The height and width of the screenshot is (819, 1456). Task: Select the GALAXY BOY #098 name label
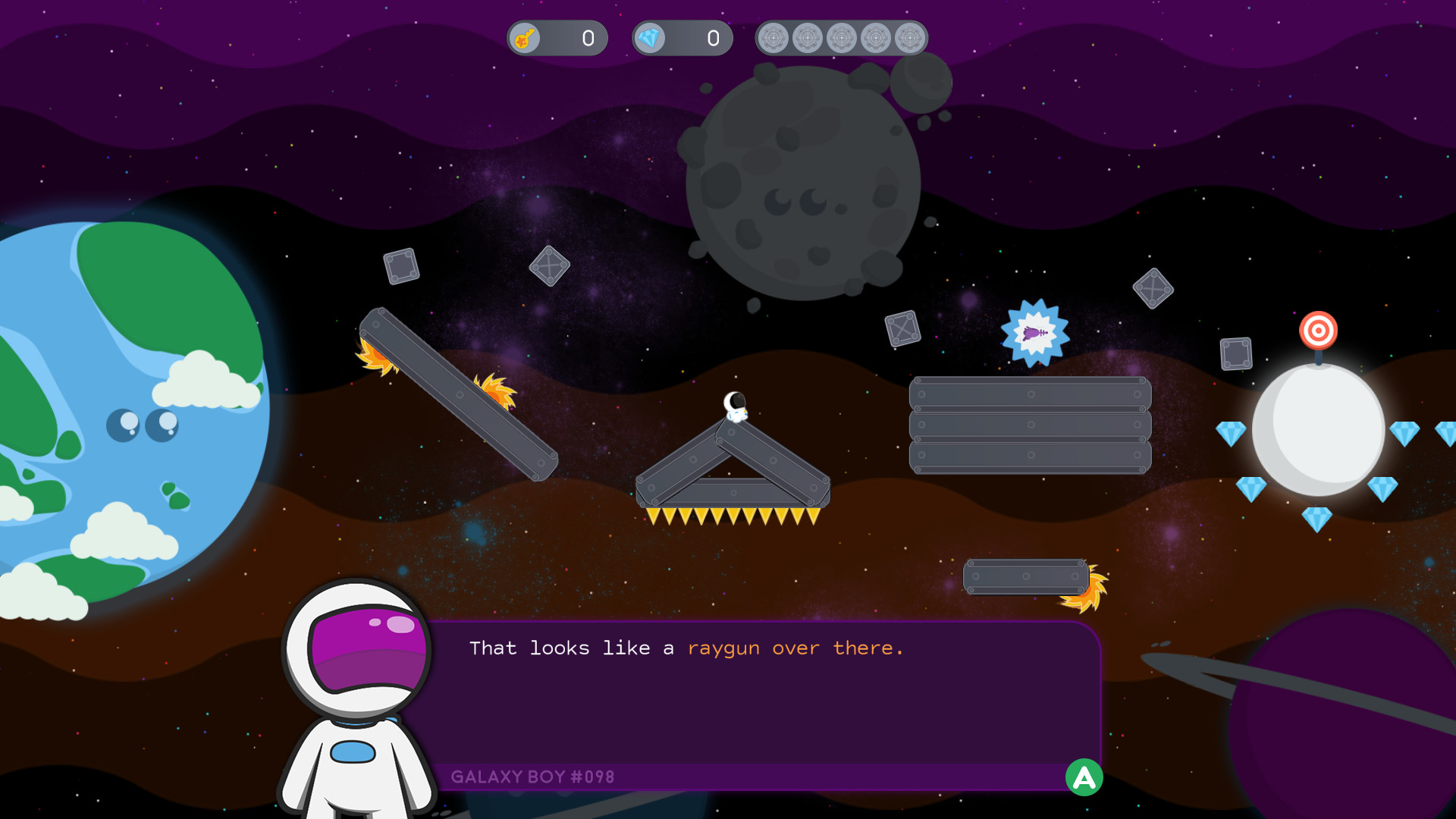click(x=532, y=777)
